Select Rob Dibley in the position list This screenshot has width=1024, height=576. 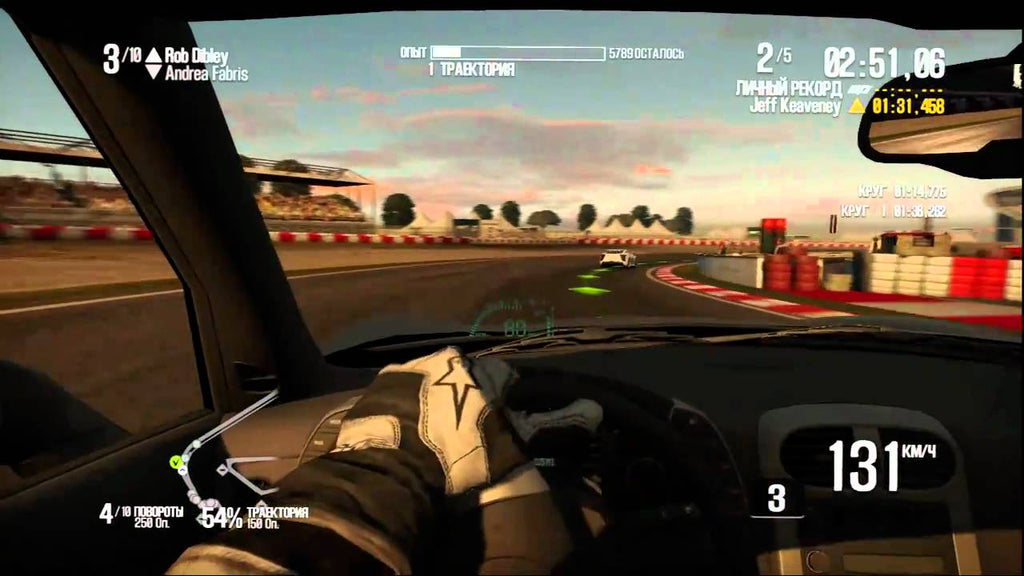pos(199,55)
